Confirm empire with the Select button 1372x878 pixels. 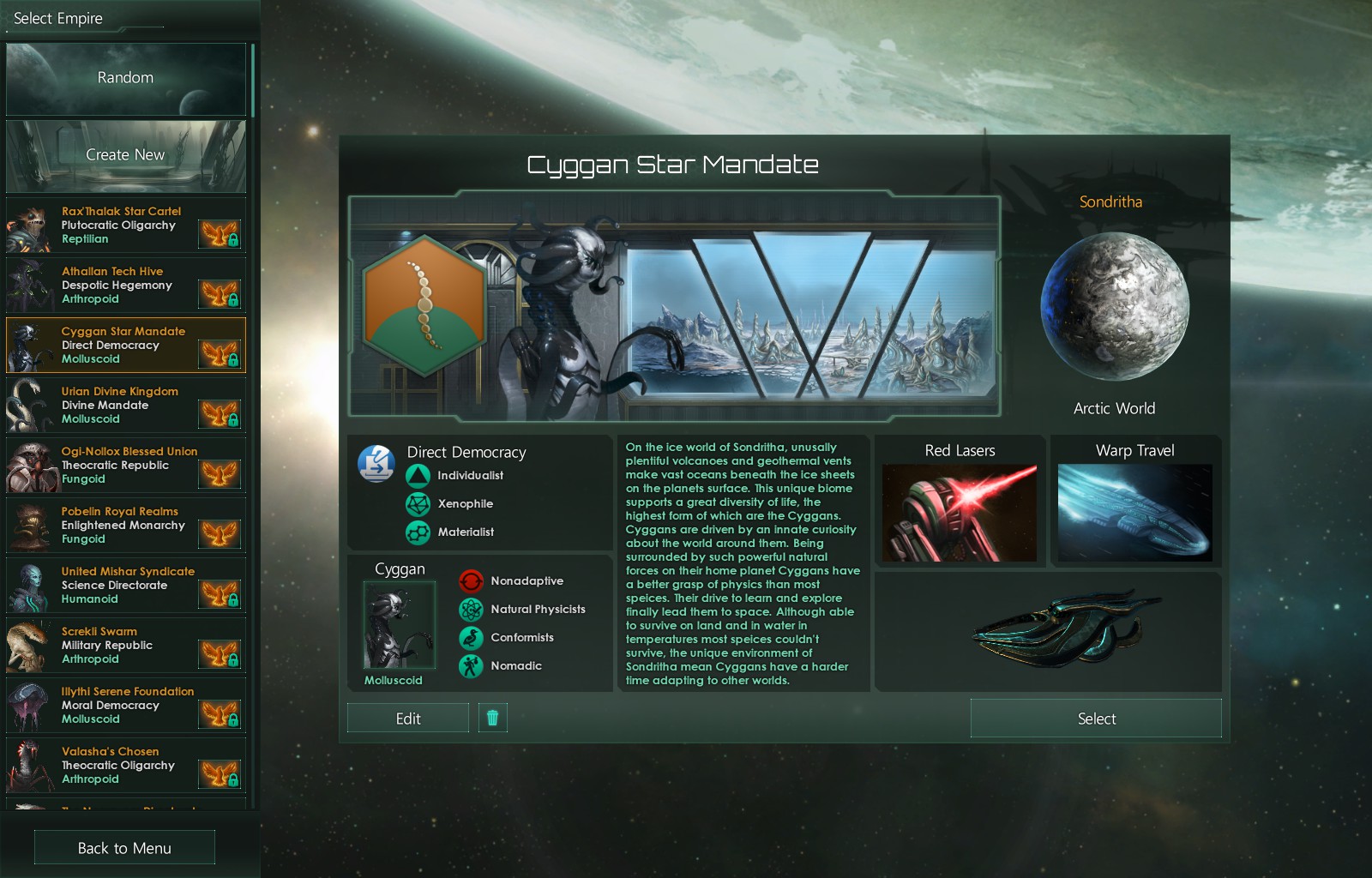coord(1096,719)
